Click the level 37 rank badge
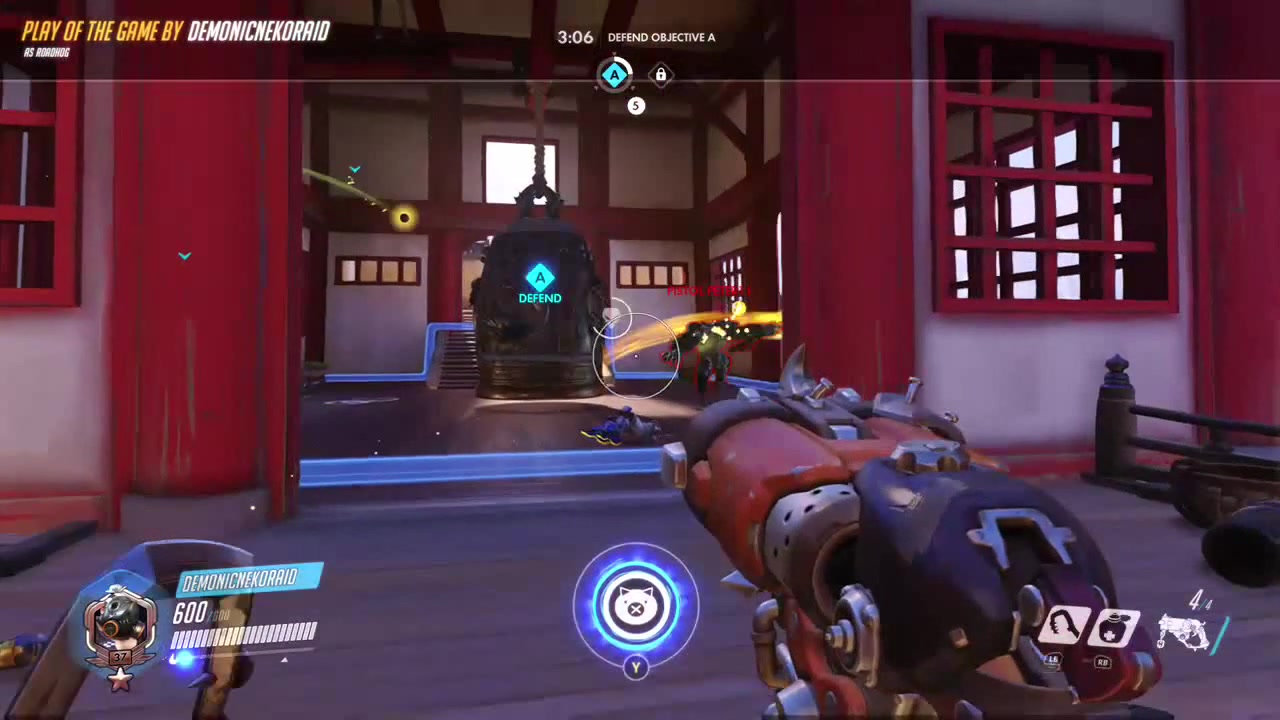1280x720 pixels. pos(120,656)
